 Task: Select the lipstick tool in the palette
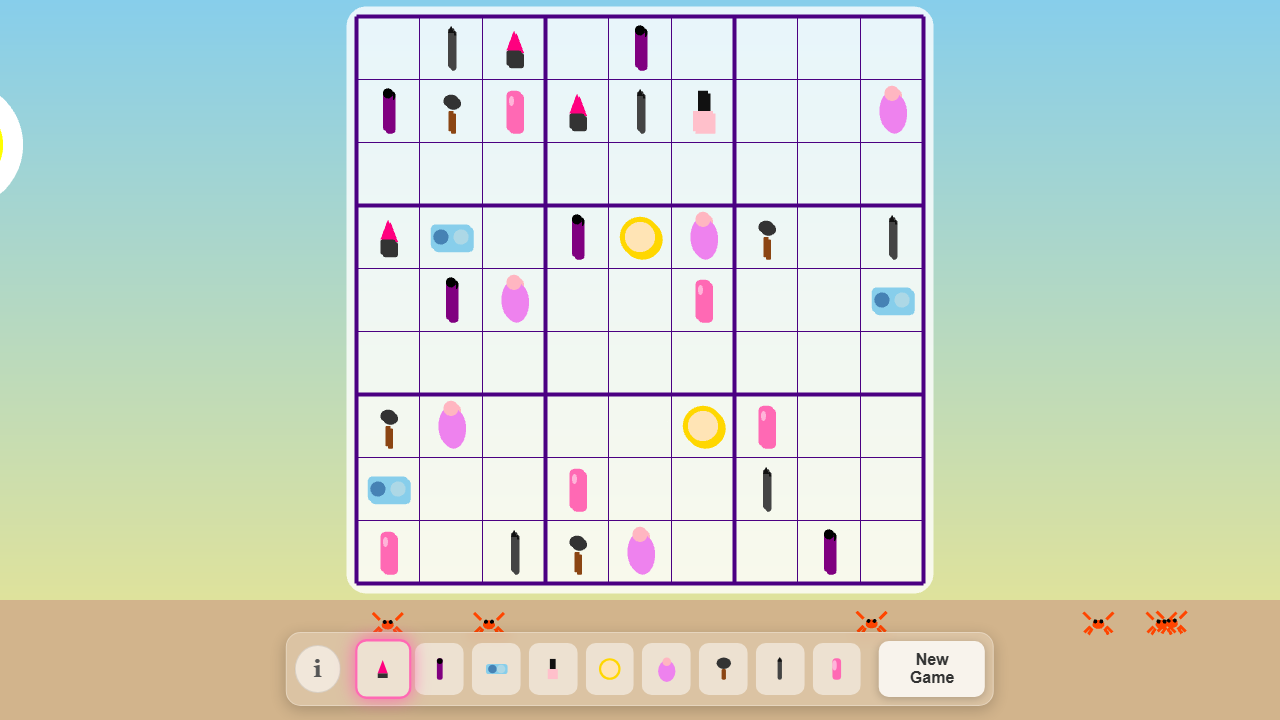pyautogui.click(x=382, y=668)
